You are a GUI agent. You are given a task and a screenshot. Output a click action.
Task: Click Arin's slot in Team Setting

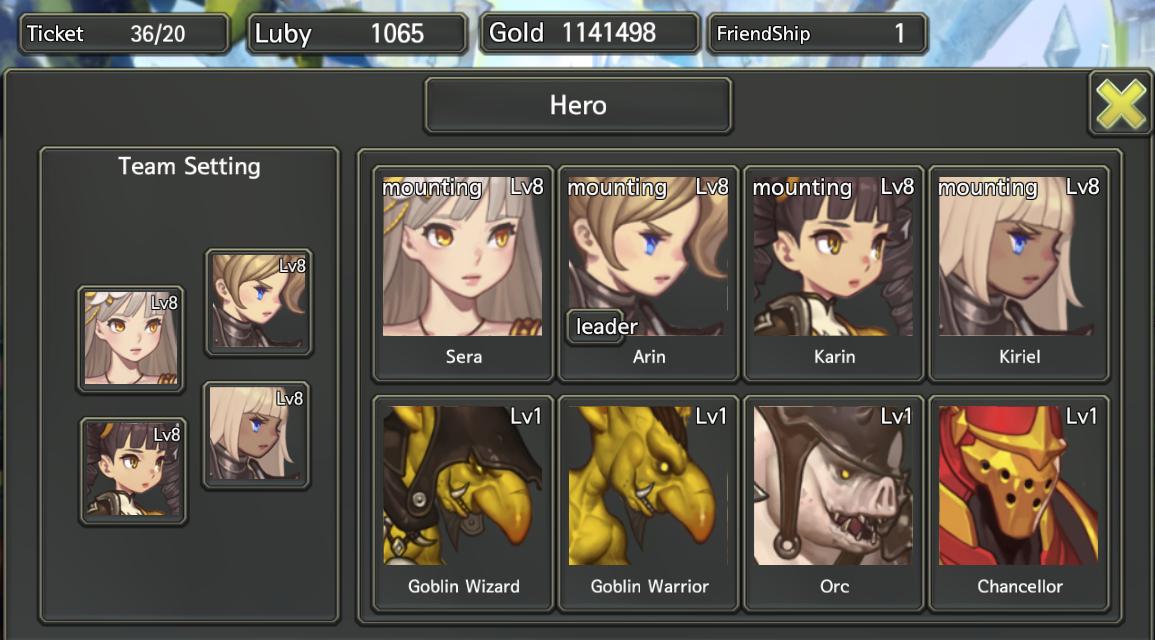coord(259,302)
